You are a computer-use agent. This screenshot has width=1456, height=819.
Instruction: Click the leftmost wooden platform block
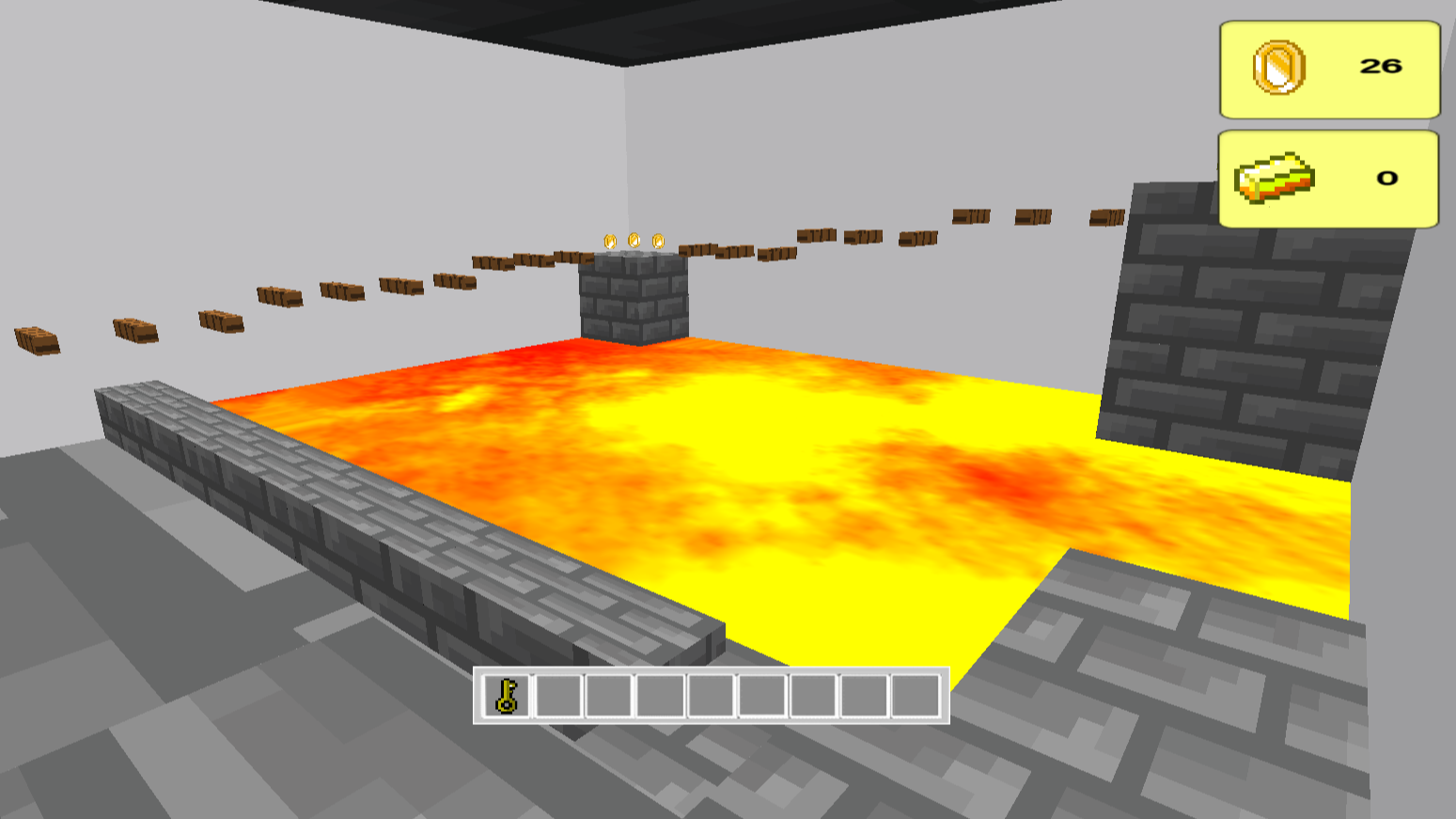37,343
